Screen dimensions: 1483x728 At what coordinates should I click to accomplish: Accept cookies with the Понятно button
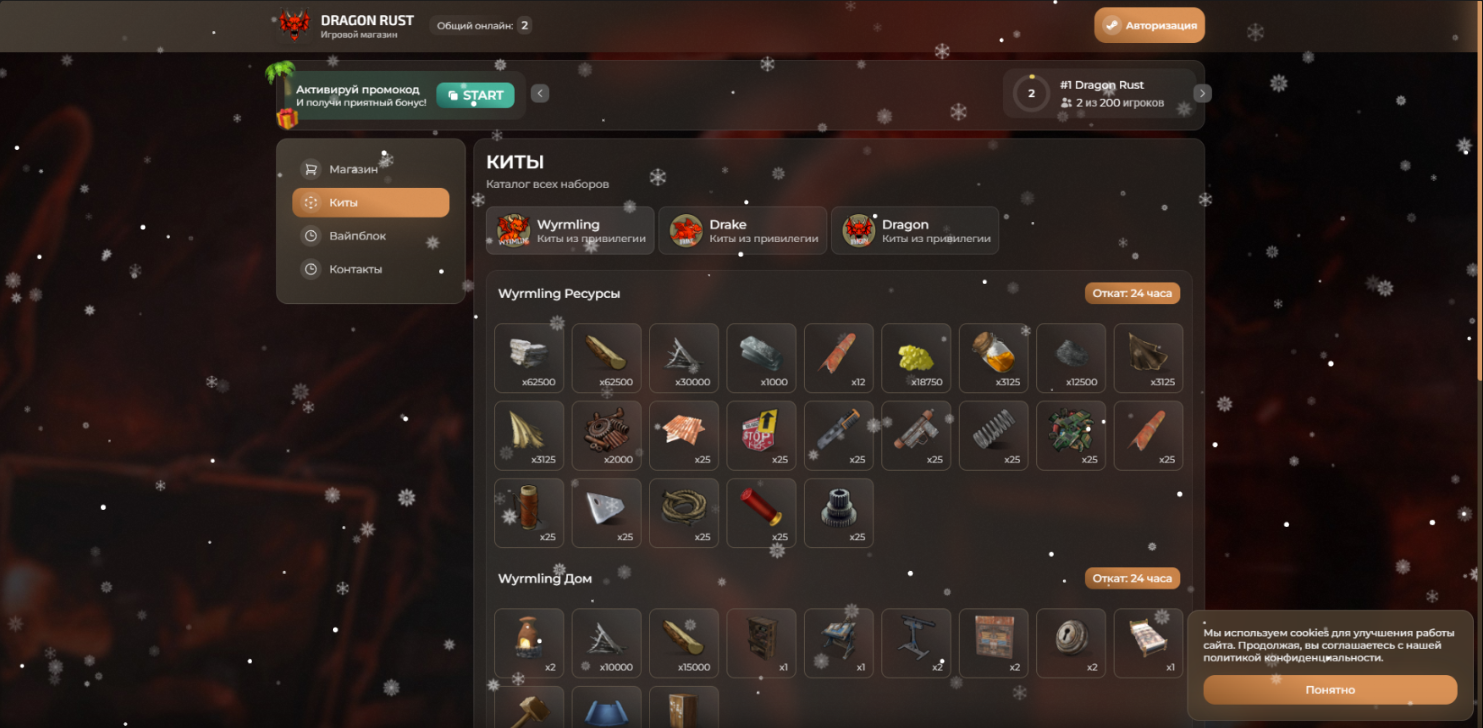[x=1329, y=690]
